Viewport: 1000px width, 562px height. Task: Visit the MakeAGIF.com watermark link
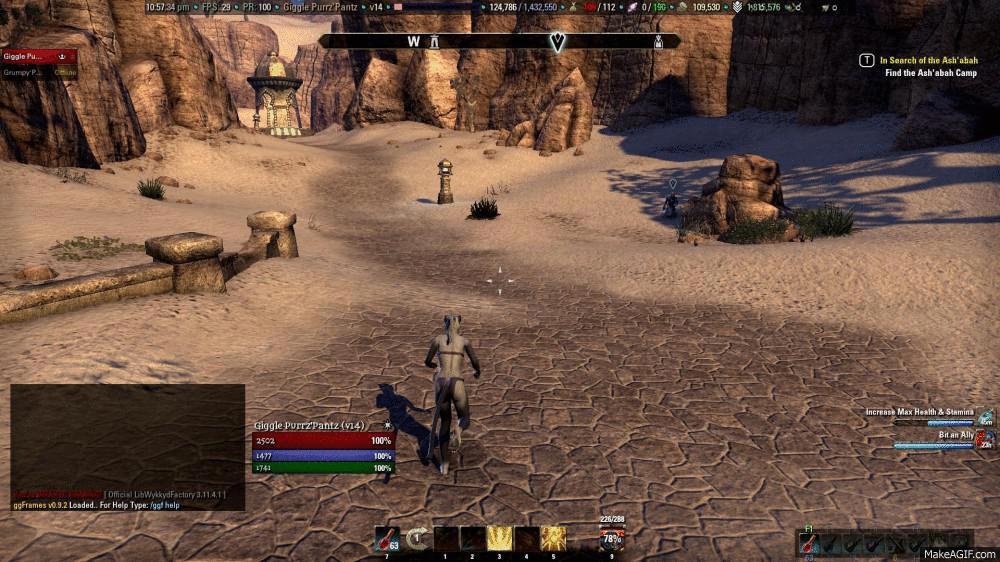tap(958, 553)
